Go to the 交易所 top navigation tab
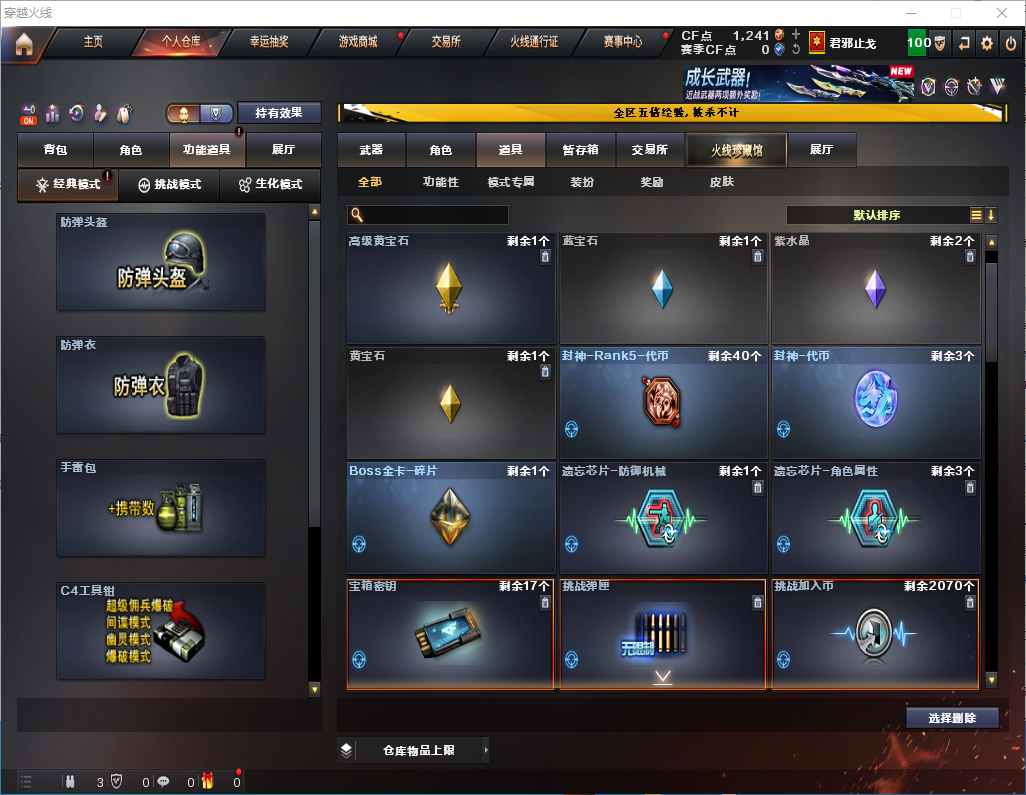Viewport: 1026px width, 795px height. click(446, 42)
